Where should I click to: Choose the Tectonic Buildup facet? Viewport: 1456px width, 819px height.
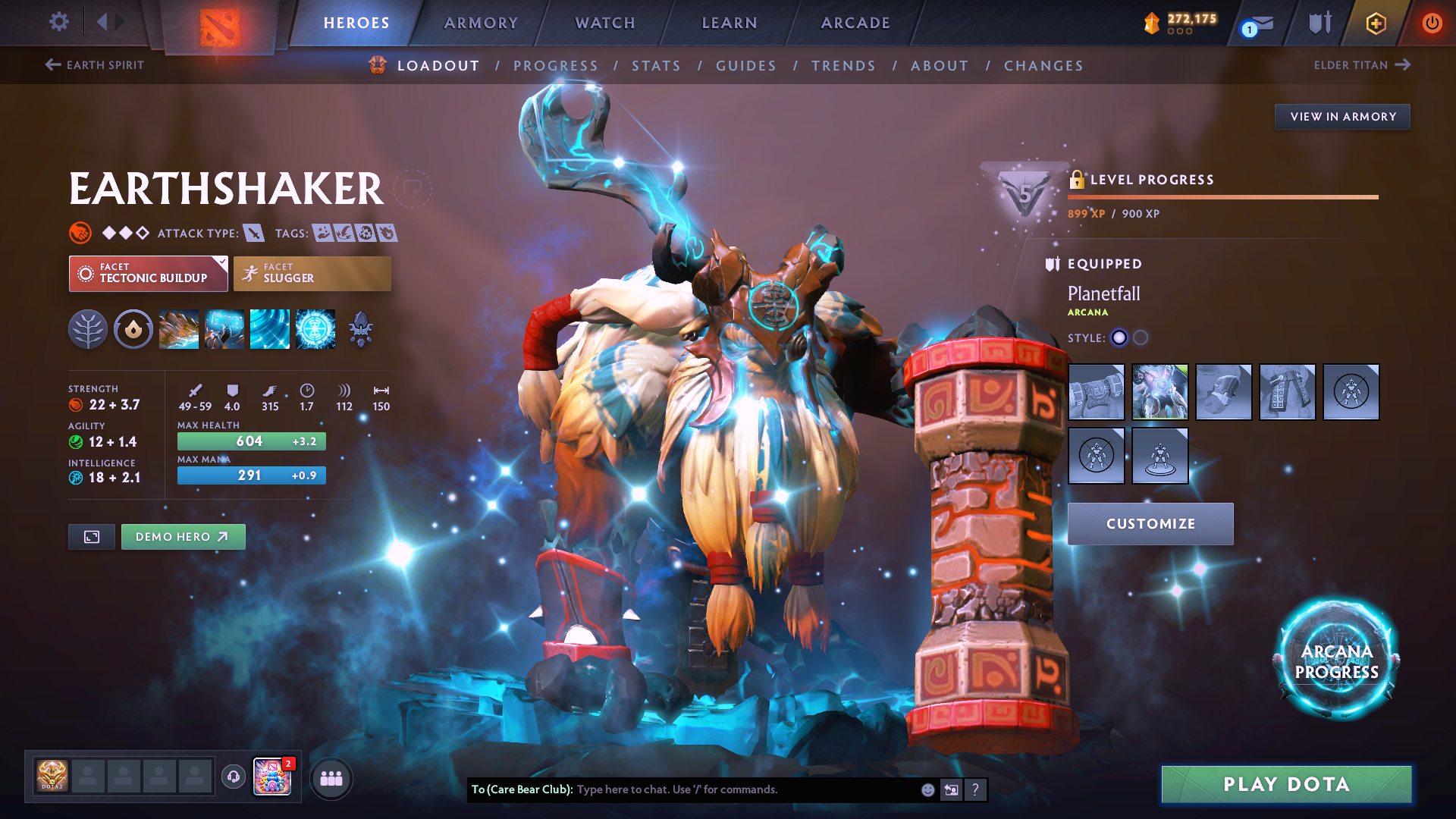pos(148,274)
